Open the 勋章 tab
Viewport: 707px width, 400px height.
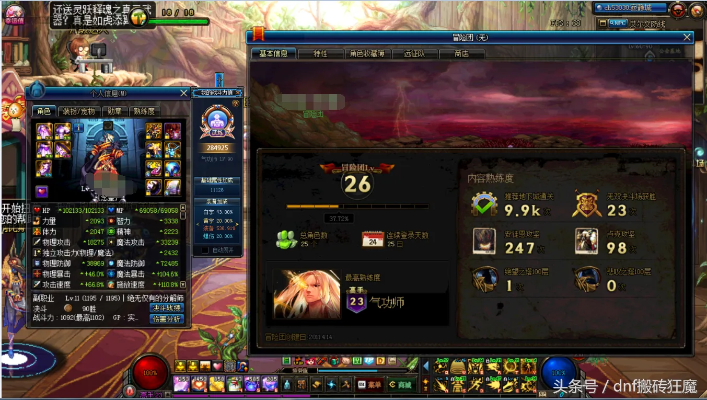point(114,111)
